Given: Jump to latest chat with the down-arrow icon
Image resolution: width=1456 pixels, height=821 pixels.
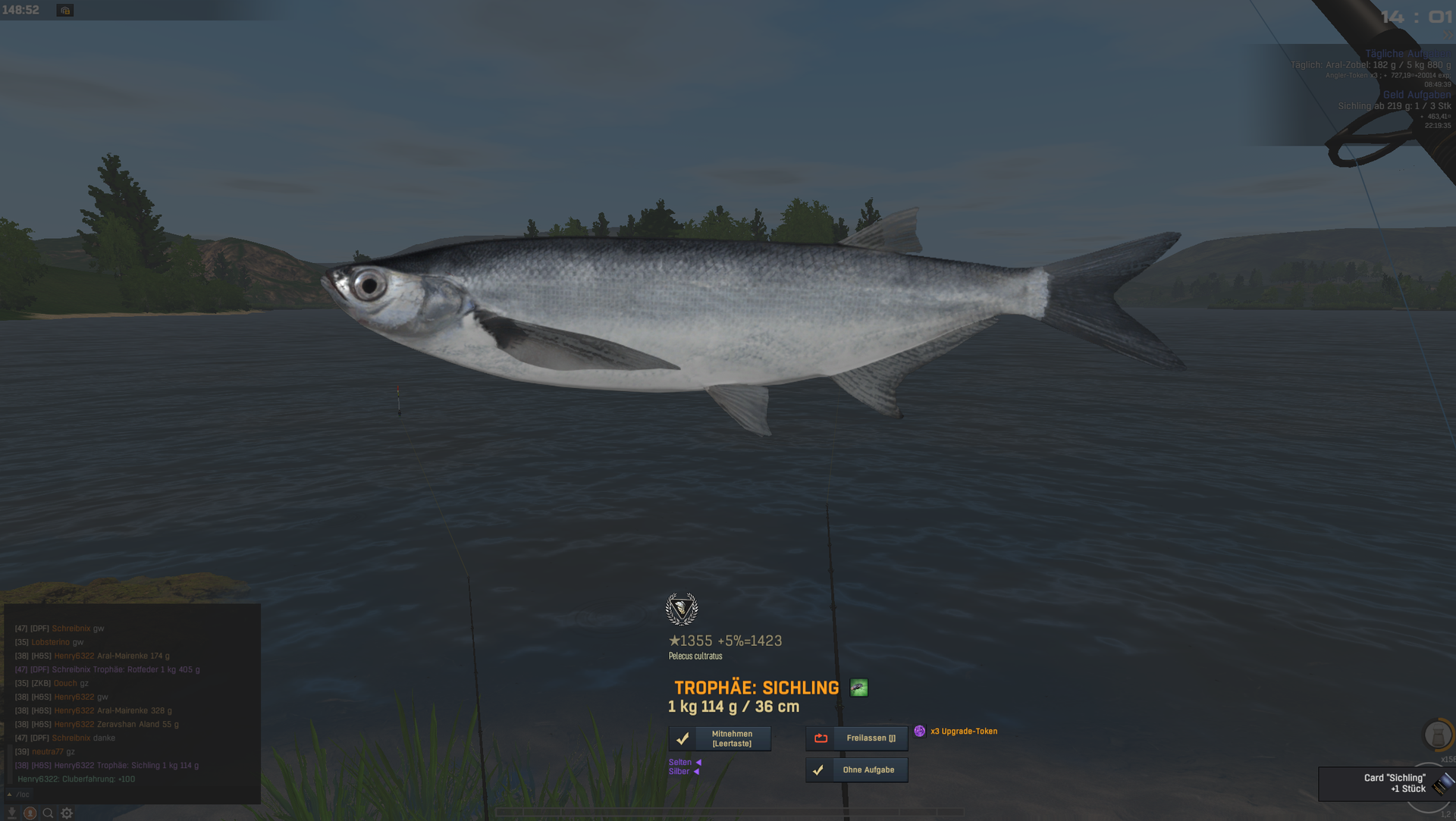Looking at the screenshot, I should coord(11,813).
